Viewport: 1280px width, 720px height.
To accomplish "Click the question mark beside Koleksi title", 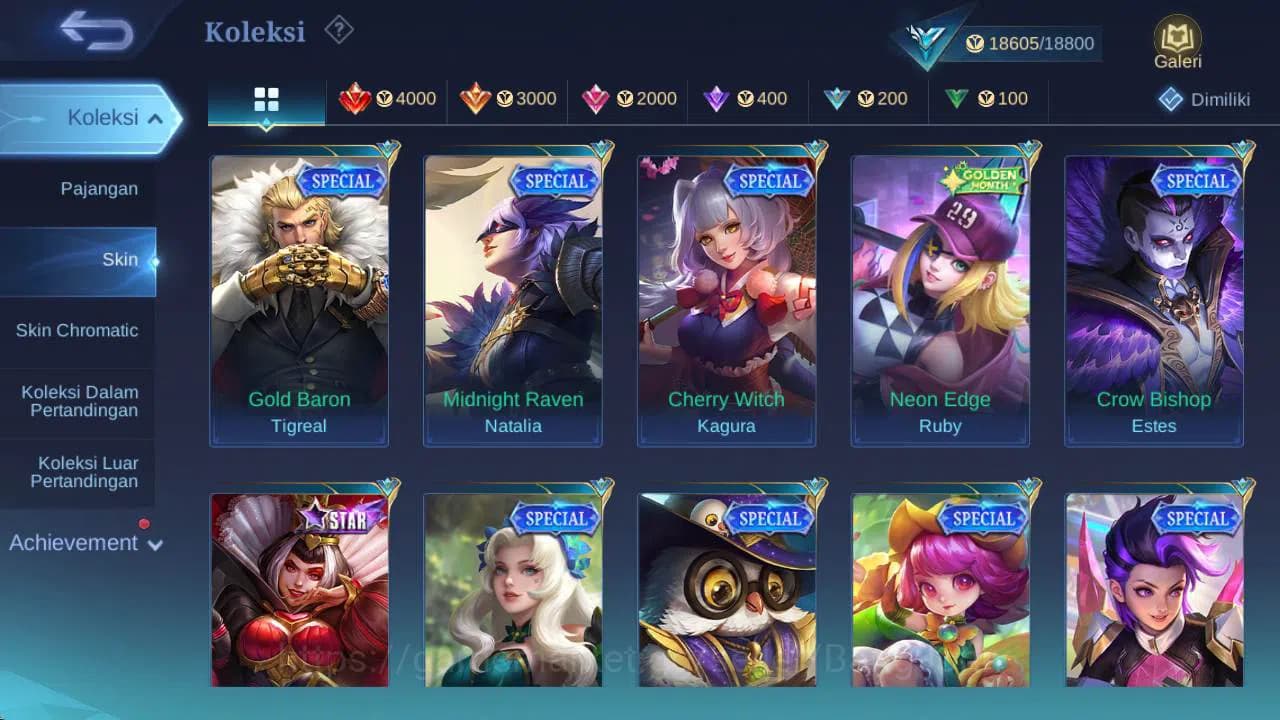I will (337, 31).
